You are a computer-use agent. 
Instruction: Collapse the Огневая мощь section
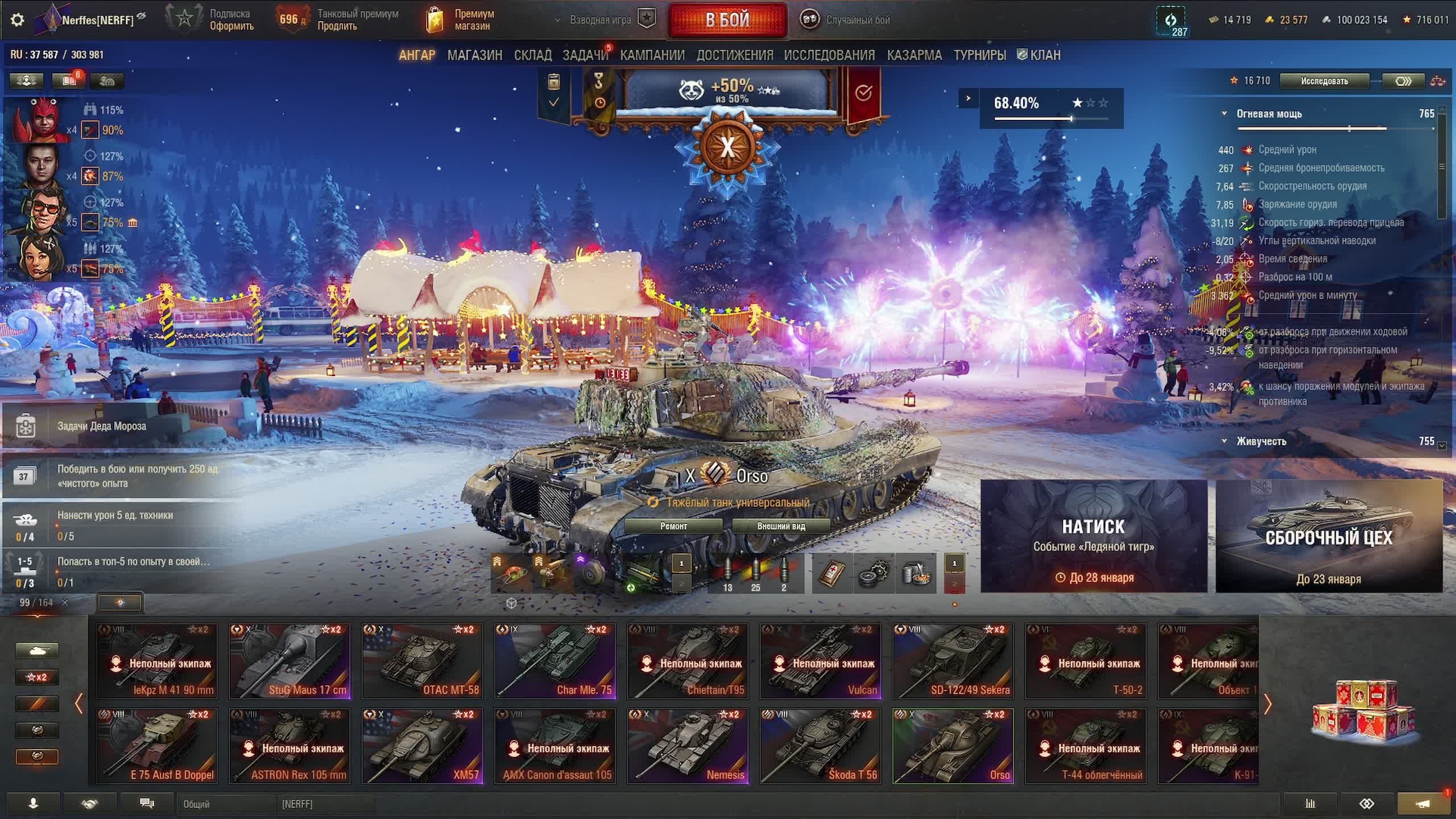pos(1225,114)
